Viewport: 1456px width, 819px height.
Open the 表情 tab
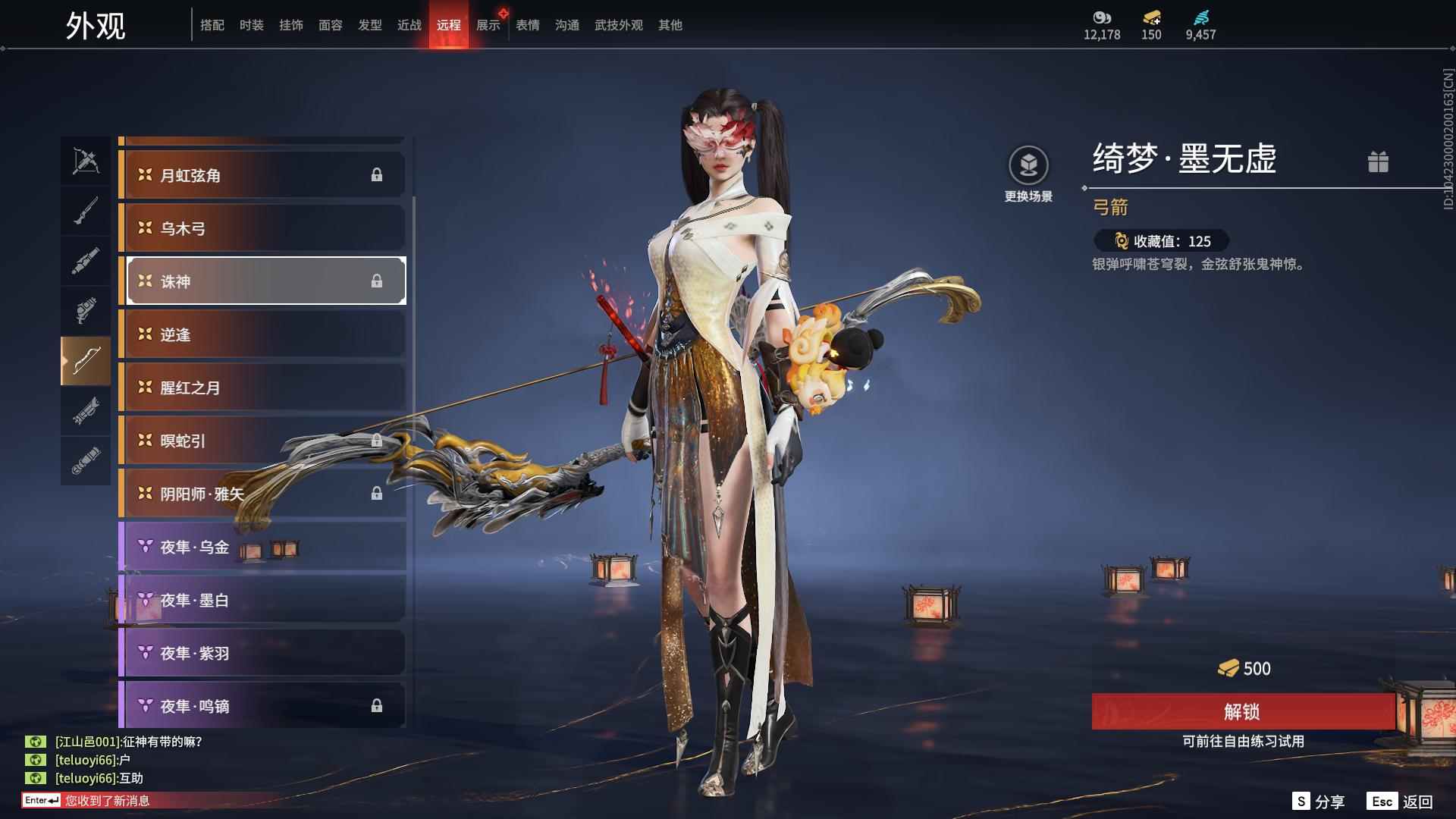(x=528, y=25)
